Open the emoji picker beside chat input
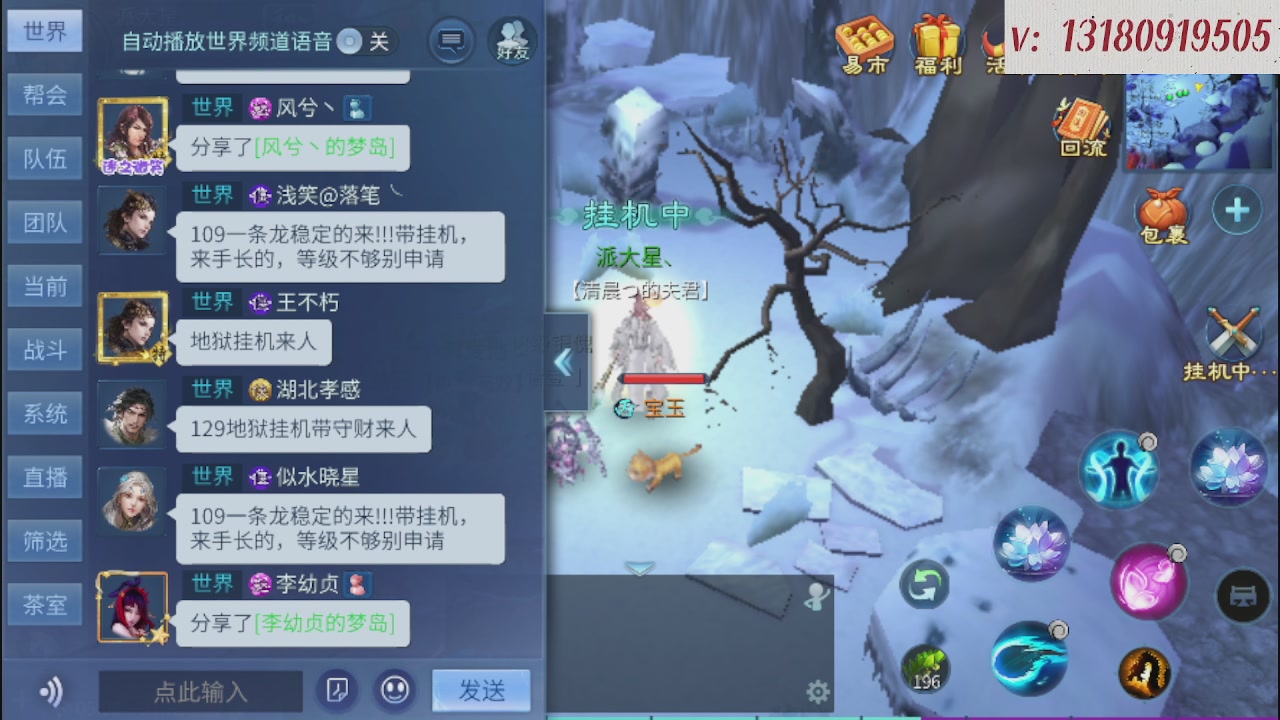Screen dimensions: 1280x720 coord(394,690)
